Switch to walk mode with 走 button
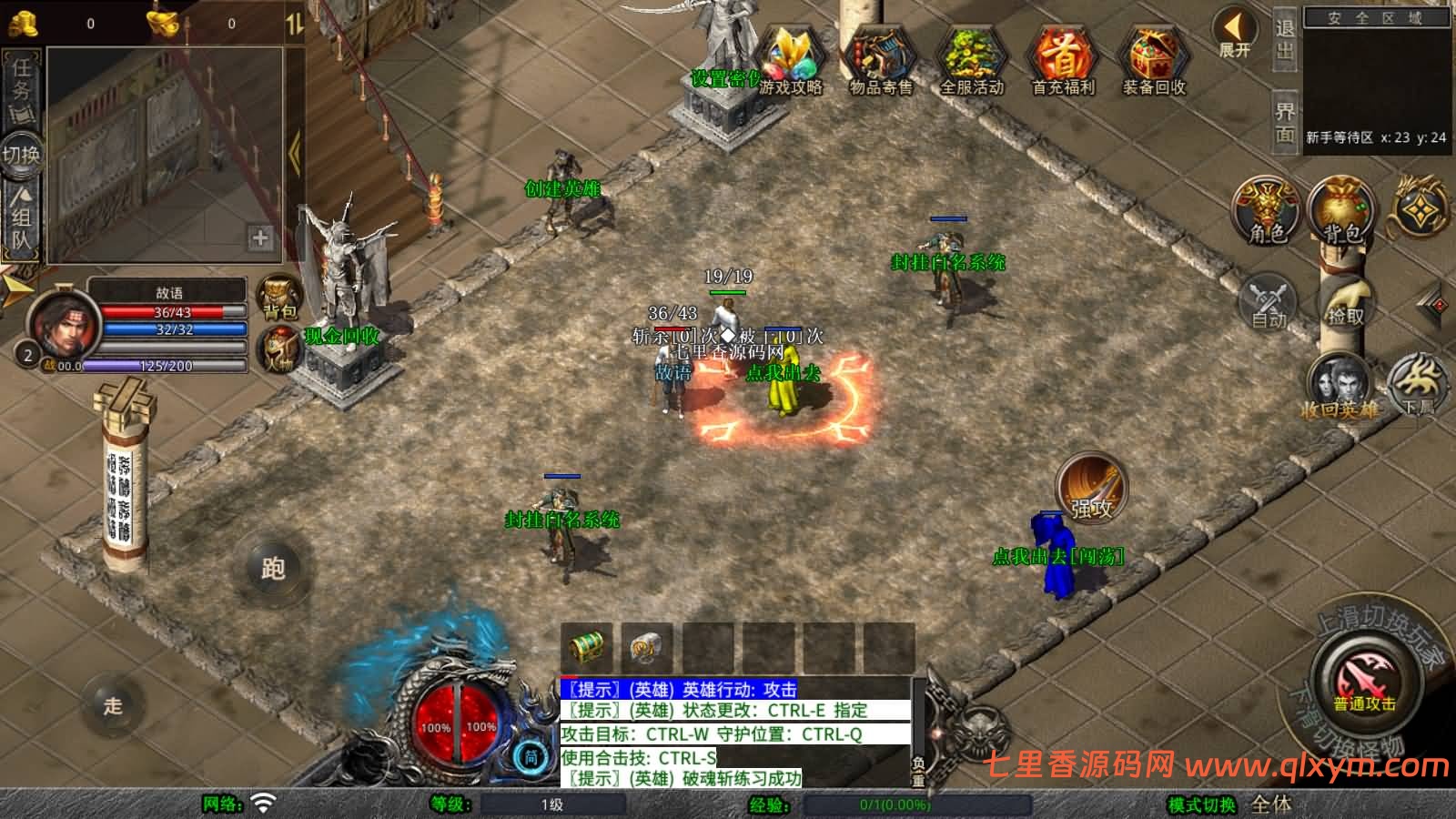Image resolution: width=1456 pixels, height=819 pixels. [113, 705]
